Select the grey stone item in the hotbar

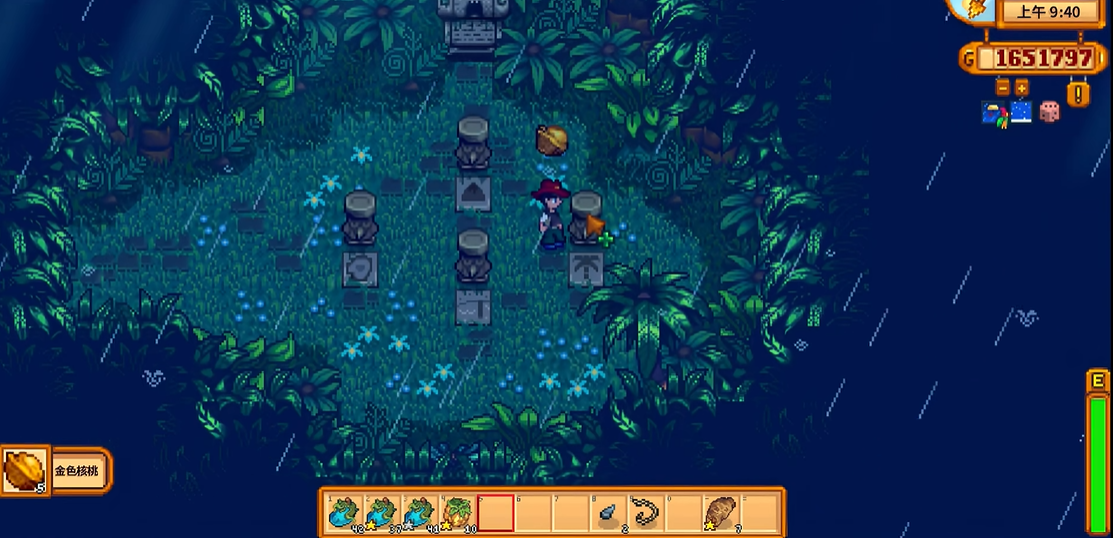pyautogui.click(x=609, y=514)
